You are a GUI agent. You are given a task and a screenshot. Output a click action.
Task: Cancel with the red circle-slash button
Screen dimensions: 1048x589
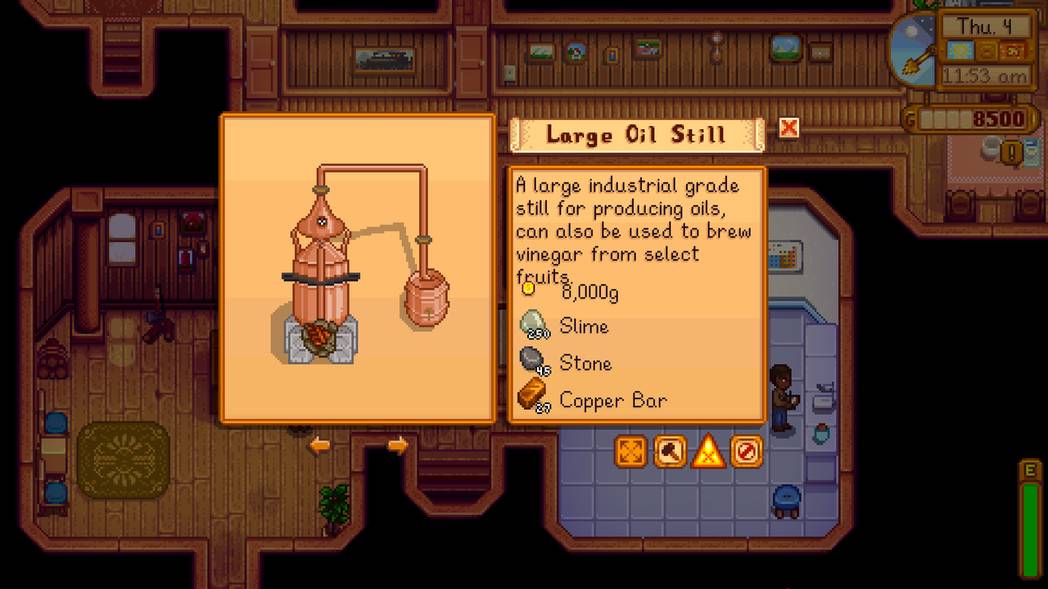point(746,452)
